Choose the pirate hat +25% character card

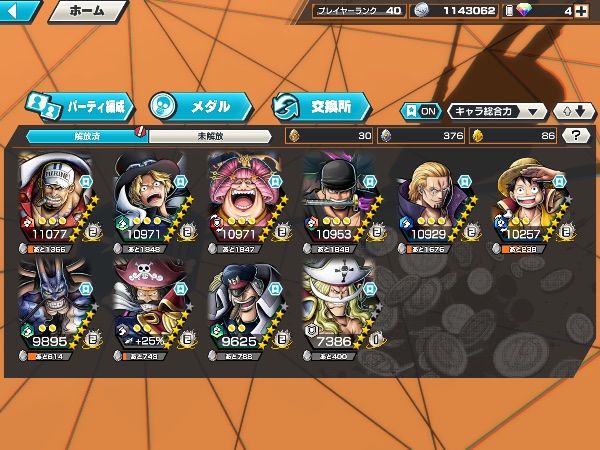pyautogui.click(x=150, y=308)
